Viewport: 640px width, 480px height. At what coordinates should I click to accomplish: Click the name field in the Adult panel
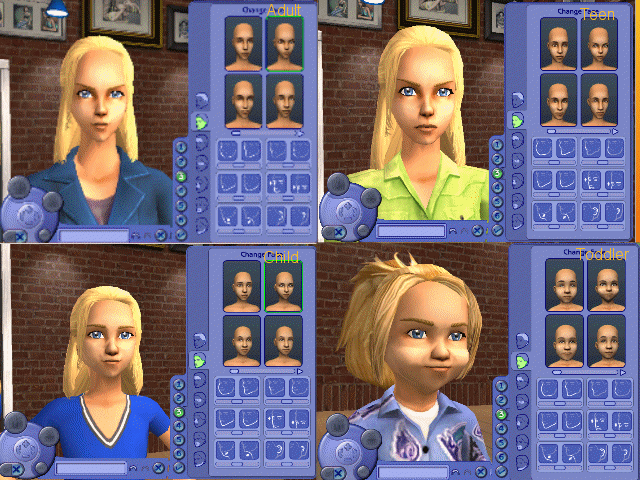click(x=92, y=235)
